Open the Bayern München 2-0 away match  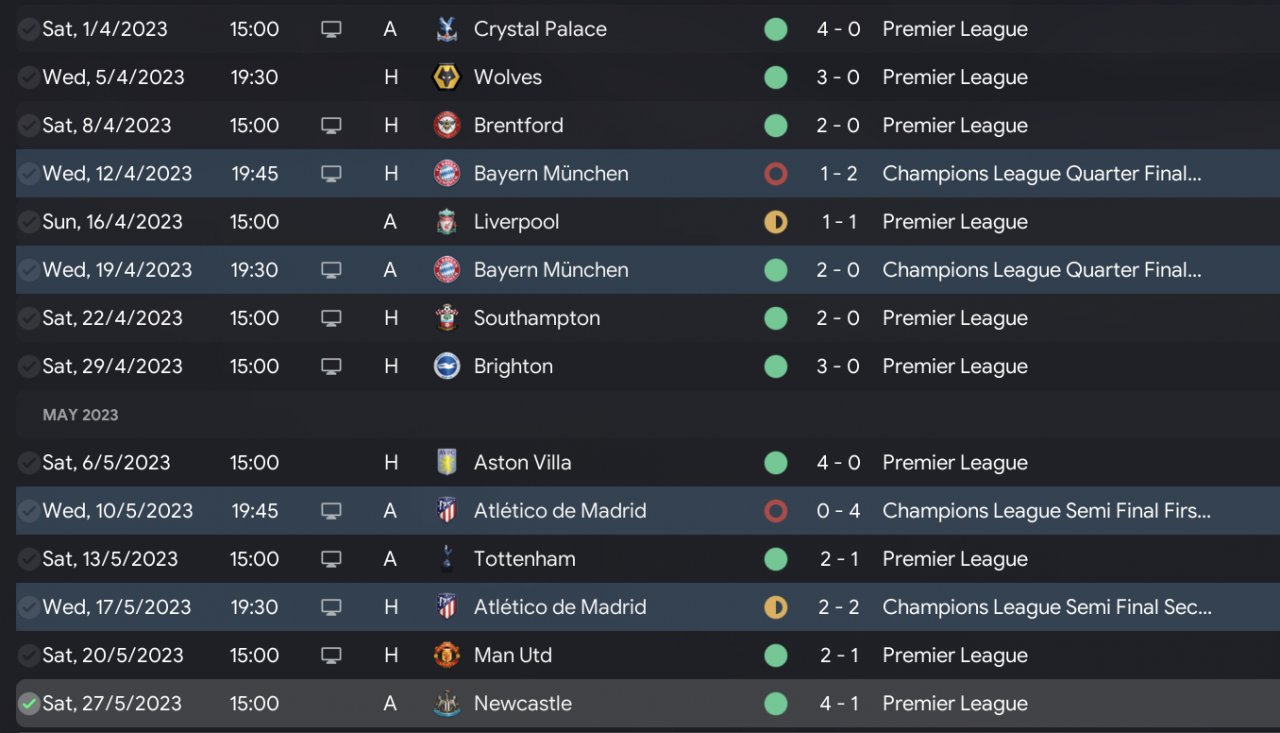point(640,270)
